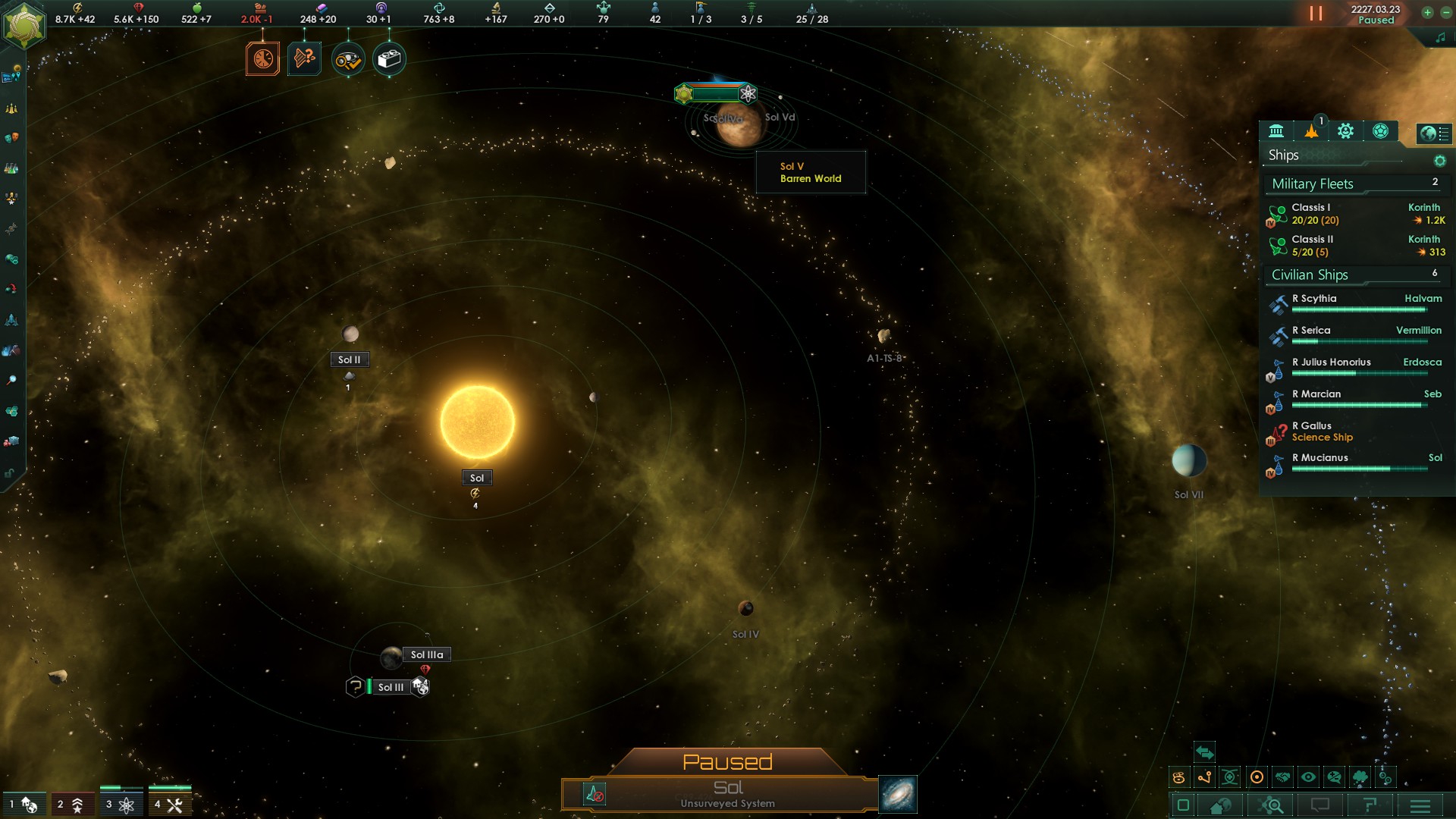The height and width of the screenshot is (819, 1456).
Task: Select control group 3 science ships
Action: [121, 805]
